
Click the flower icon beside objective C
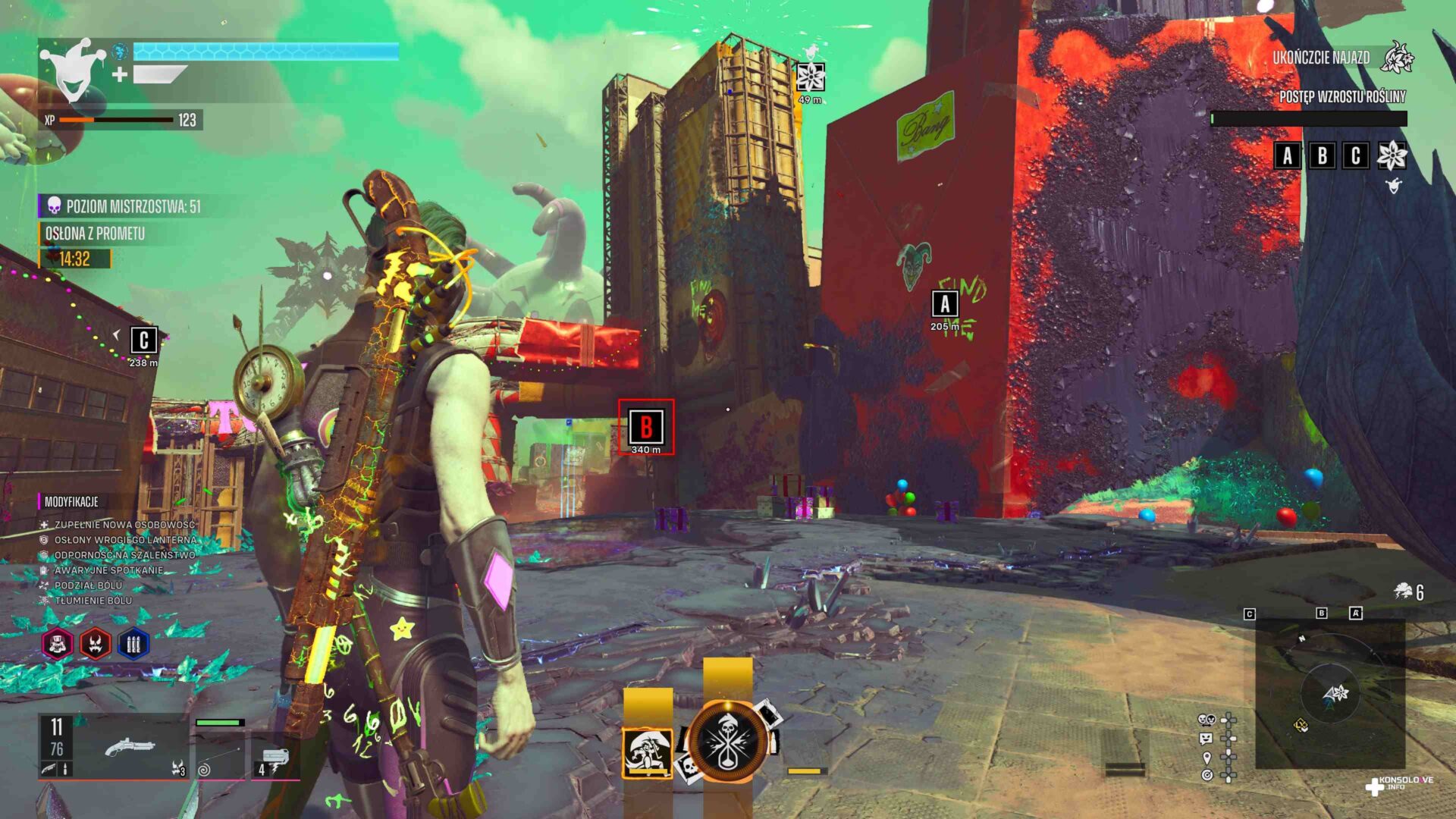[x=1392, y=155]
